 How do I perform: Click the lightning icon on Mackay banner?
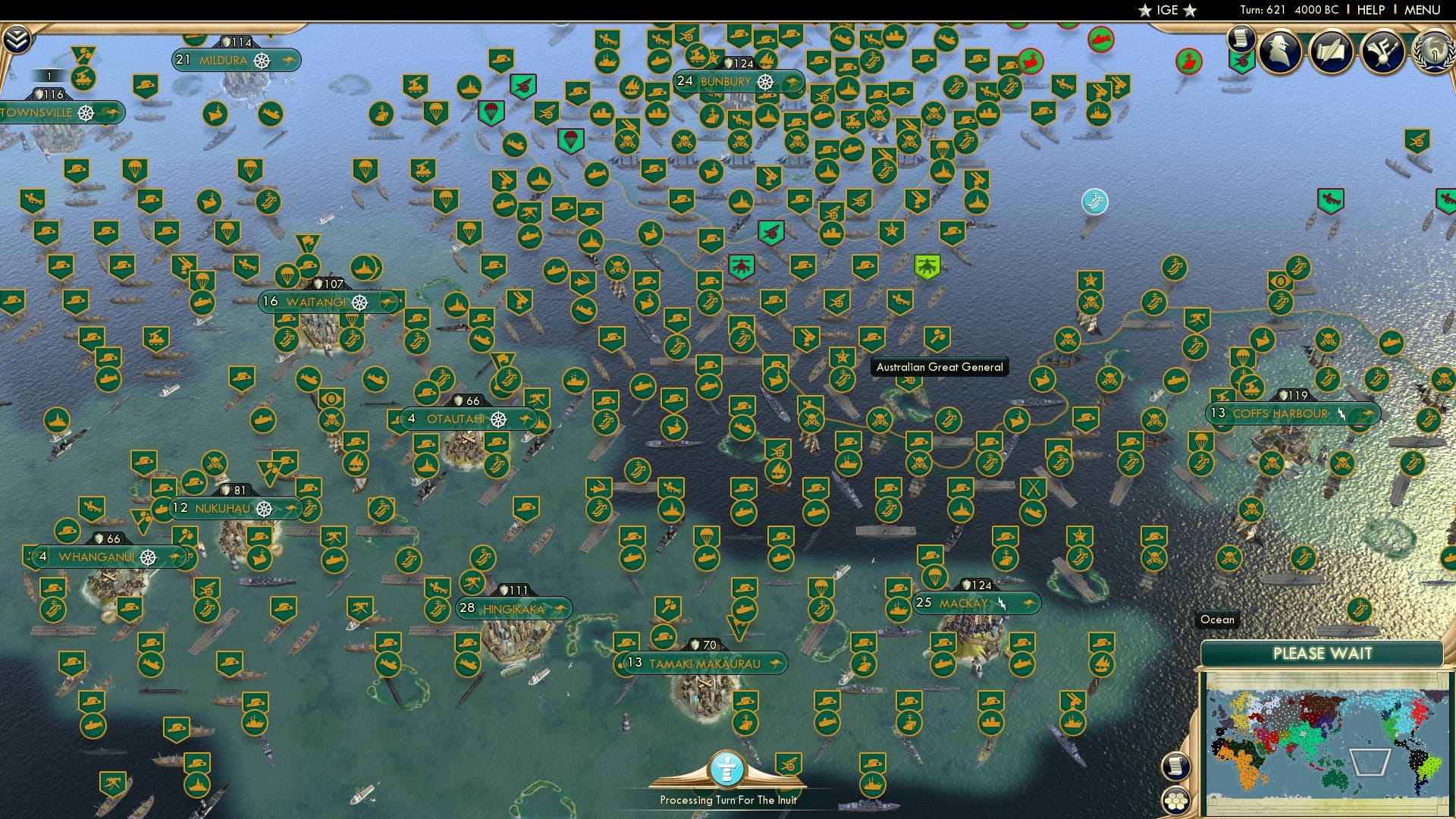[x=1003, y=603]
